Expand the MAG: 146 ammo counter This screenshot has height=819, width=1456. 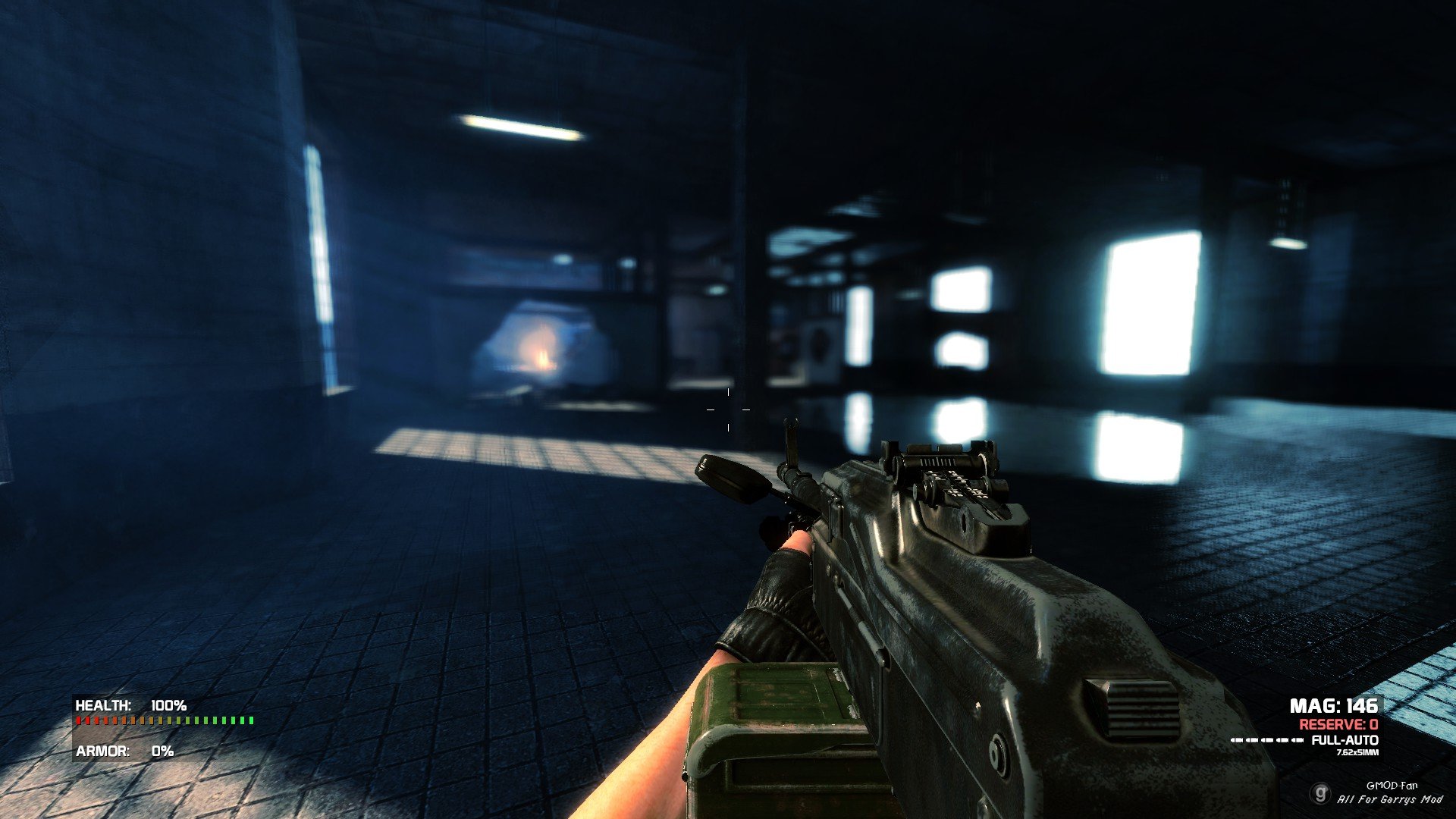point(1335,706)
